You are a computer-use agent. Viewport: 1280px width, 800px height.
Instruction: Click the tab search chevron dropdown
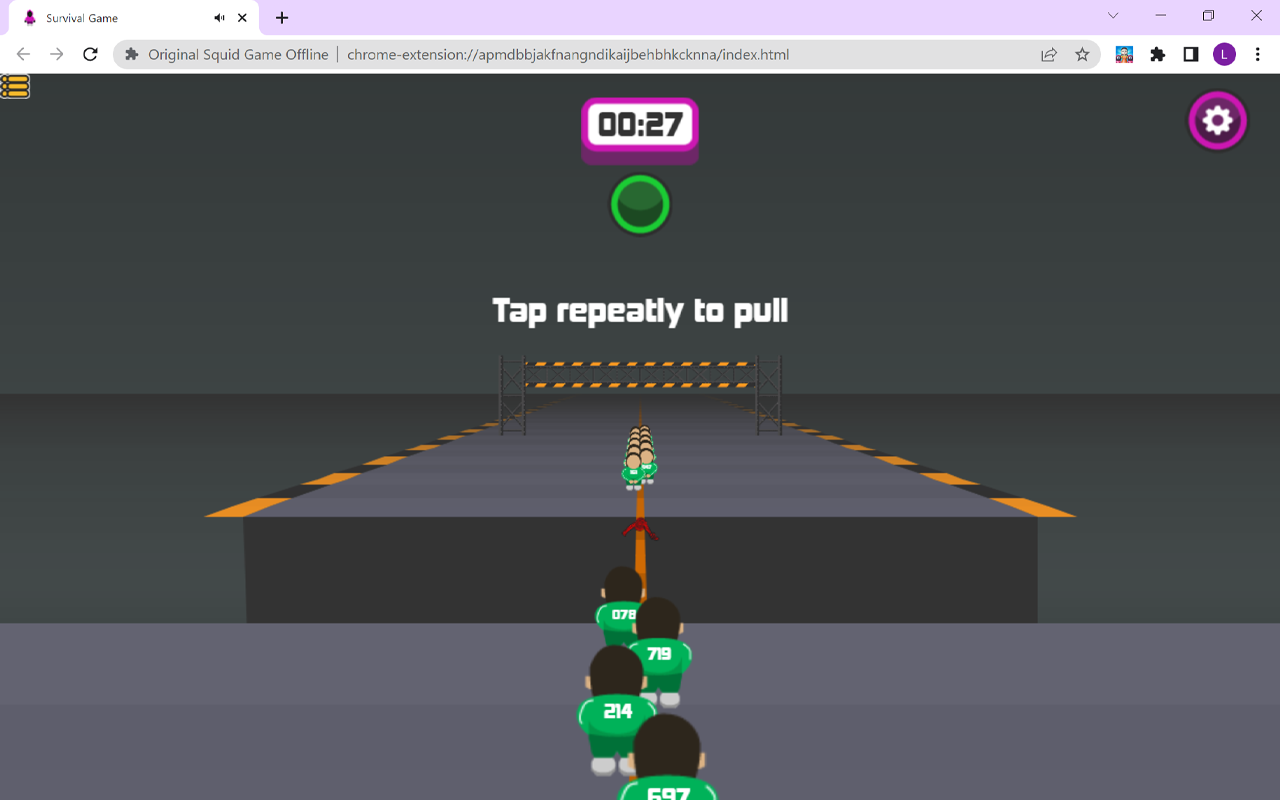[x=1113, y=16]
